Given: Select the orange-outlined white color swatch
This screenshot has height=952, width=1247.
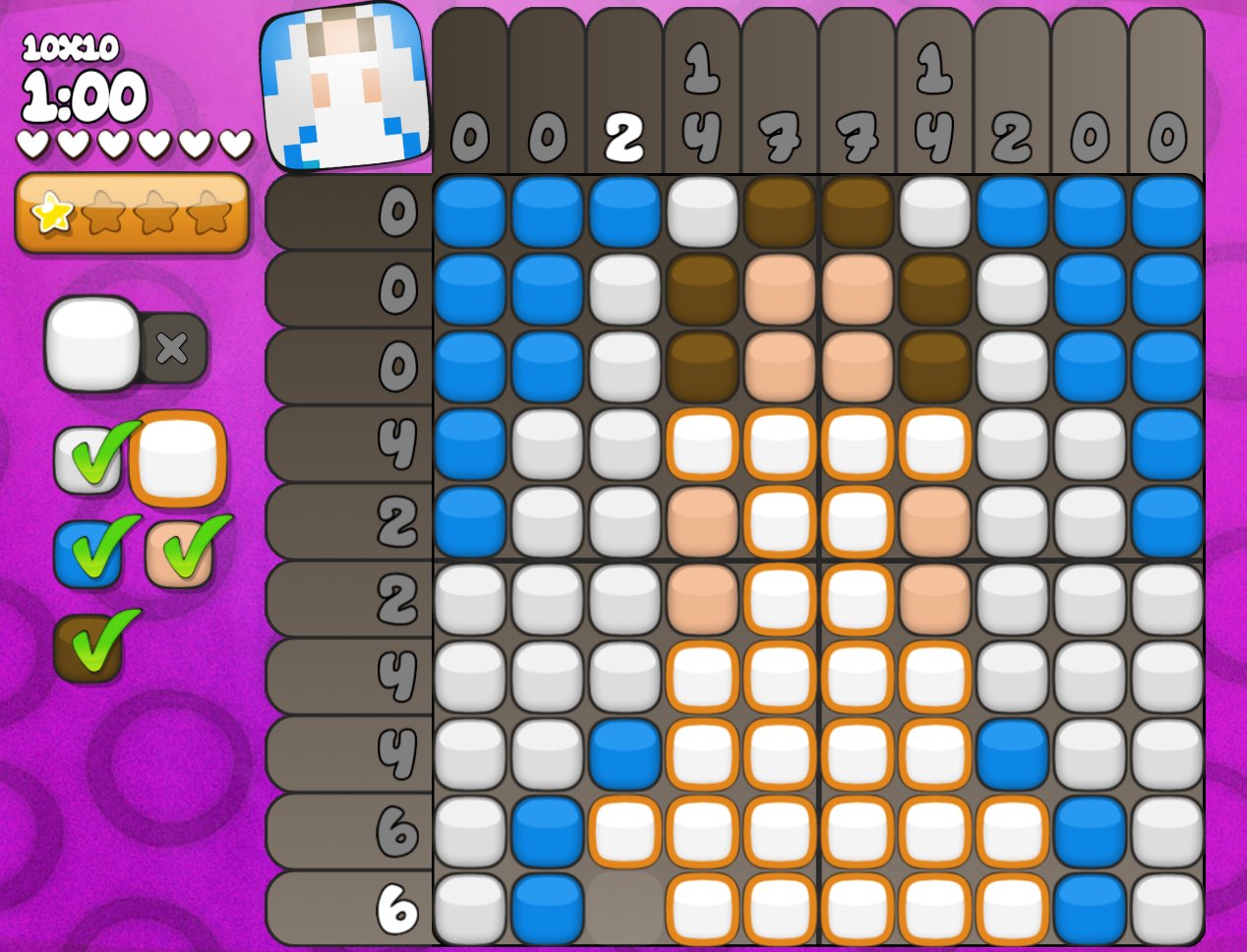Looking at the screenshot, I should (178, 459).
